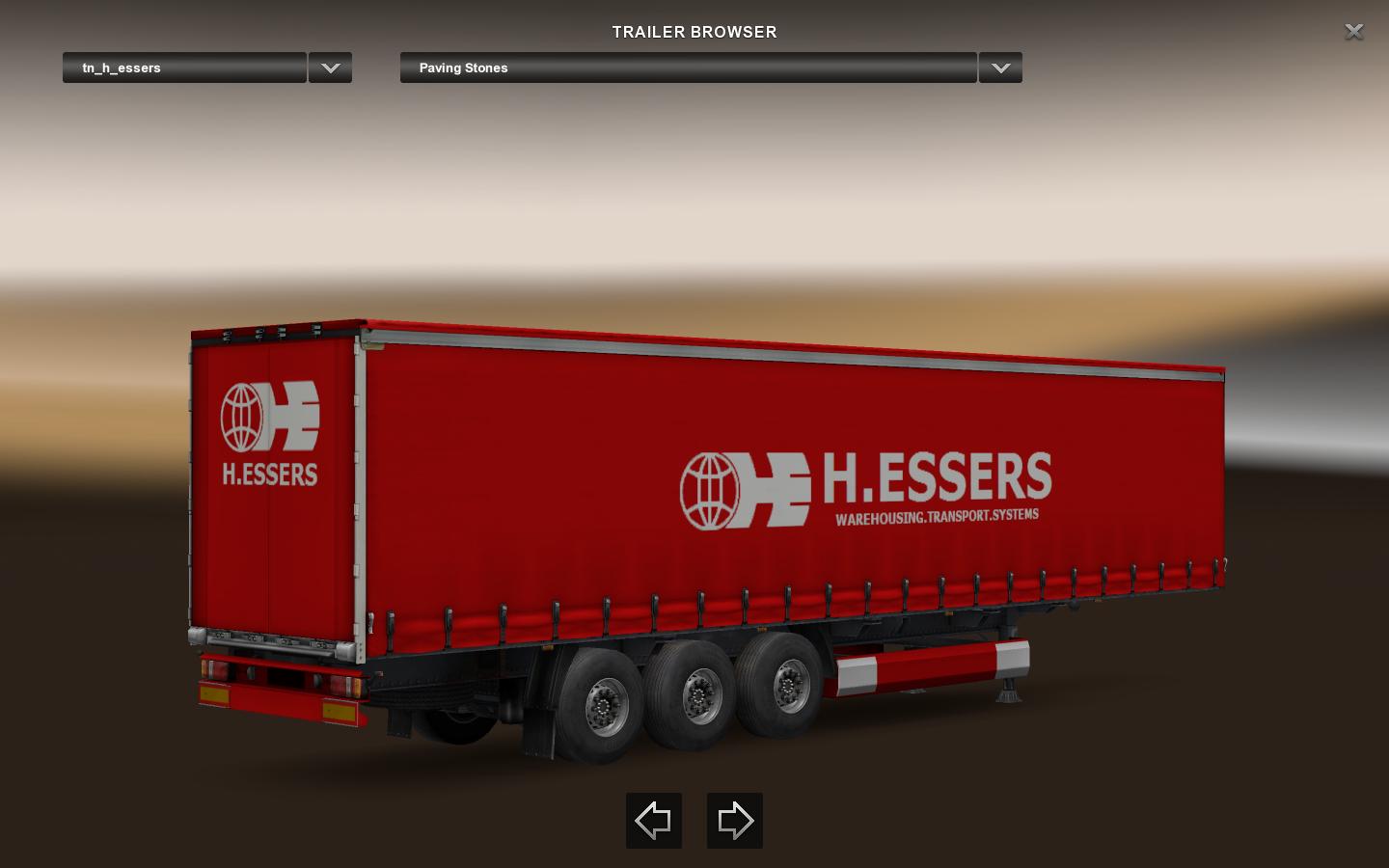The width and height of the screenshot is (1389, 868).
Task: Expand the trailer list arrow beside tn_h_essers
Action: tap(330, 68)
